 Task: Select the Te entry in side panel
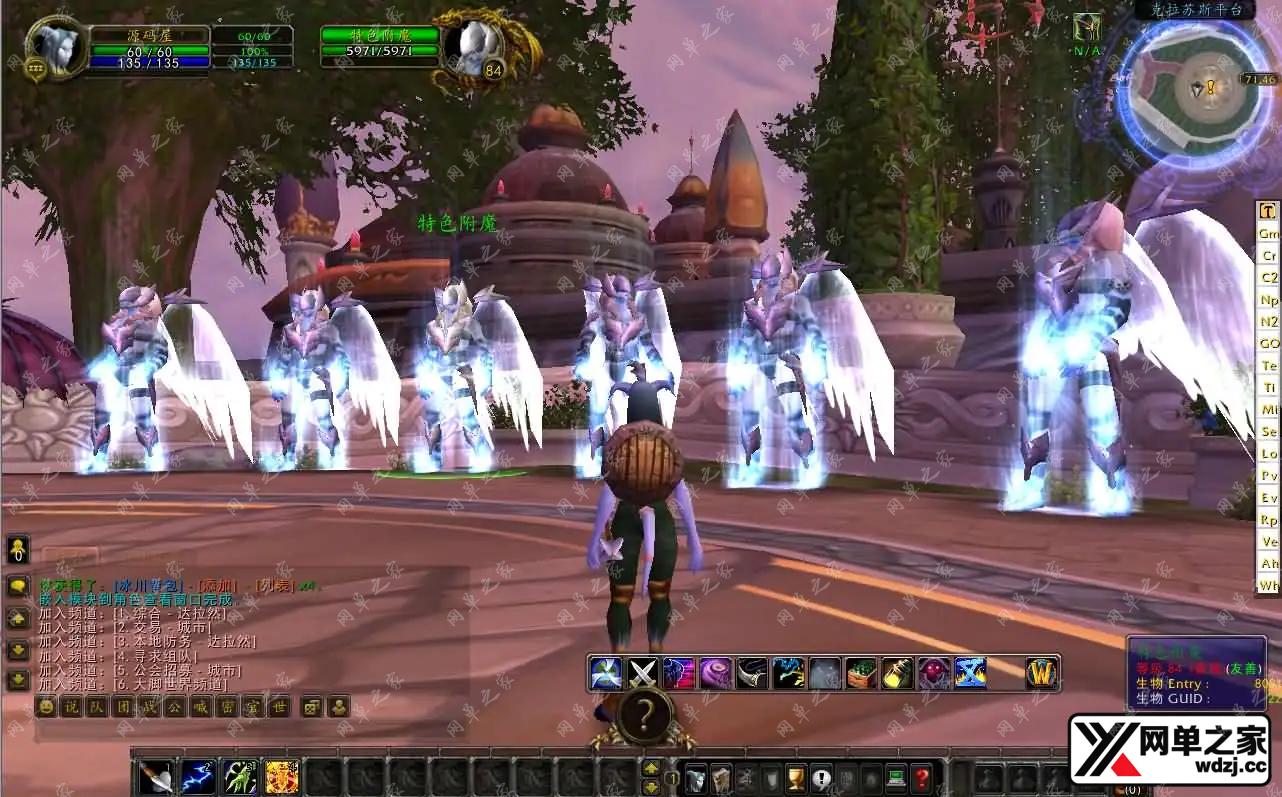click(x=1268, y=365)
